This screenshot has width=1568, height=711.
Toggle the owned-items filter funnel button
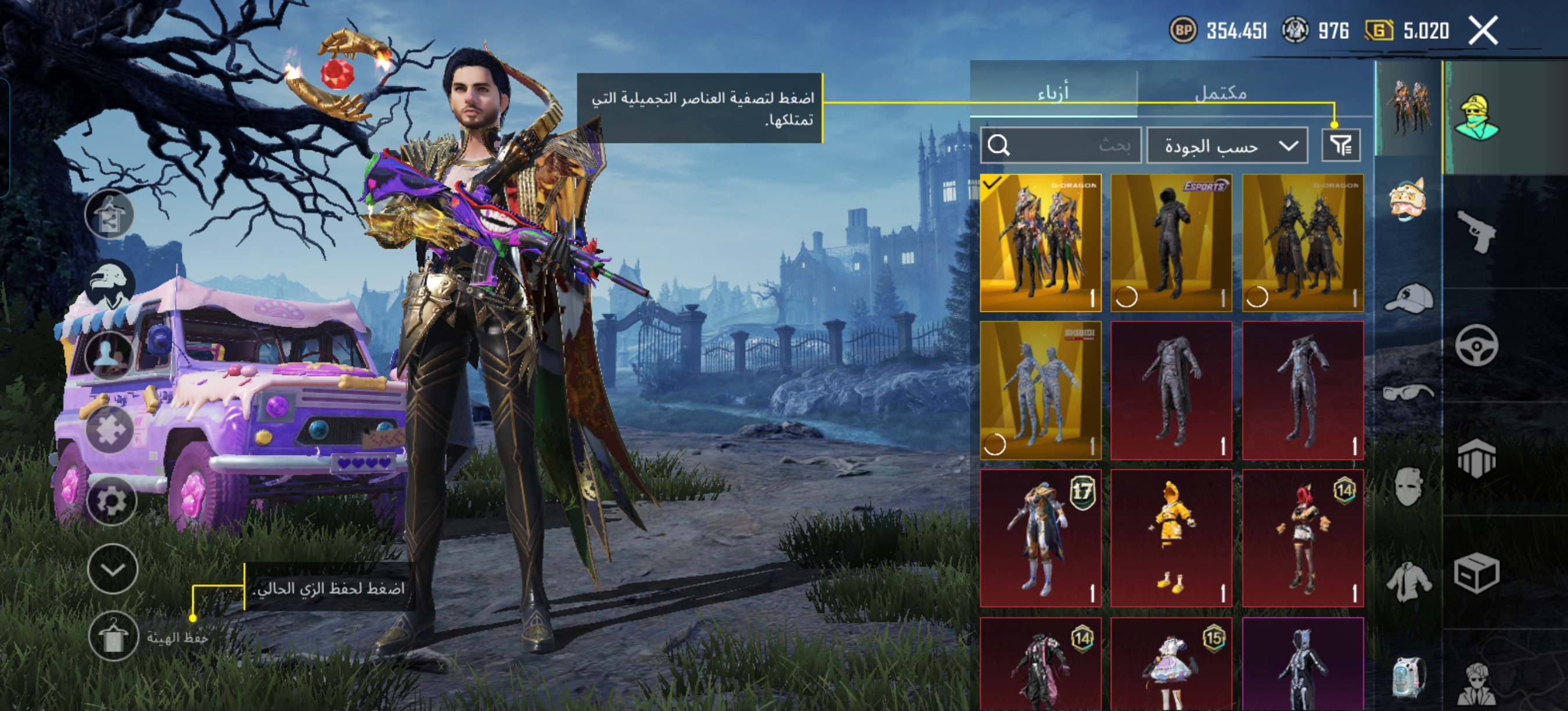click(x=1341, y=145)
